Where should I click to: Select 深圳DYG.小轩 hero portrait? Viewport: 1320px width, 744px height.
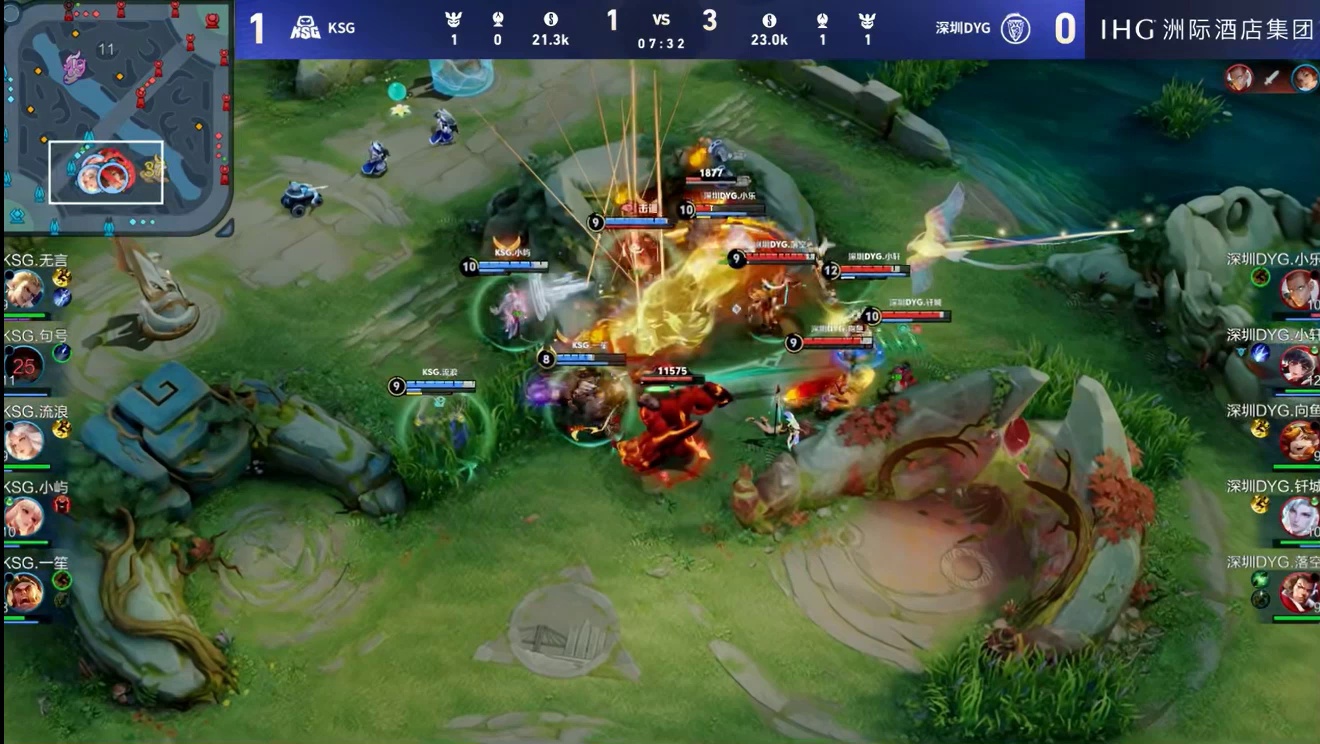point(1300,365)
